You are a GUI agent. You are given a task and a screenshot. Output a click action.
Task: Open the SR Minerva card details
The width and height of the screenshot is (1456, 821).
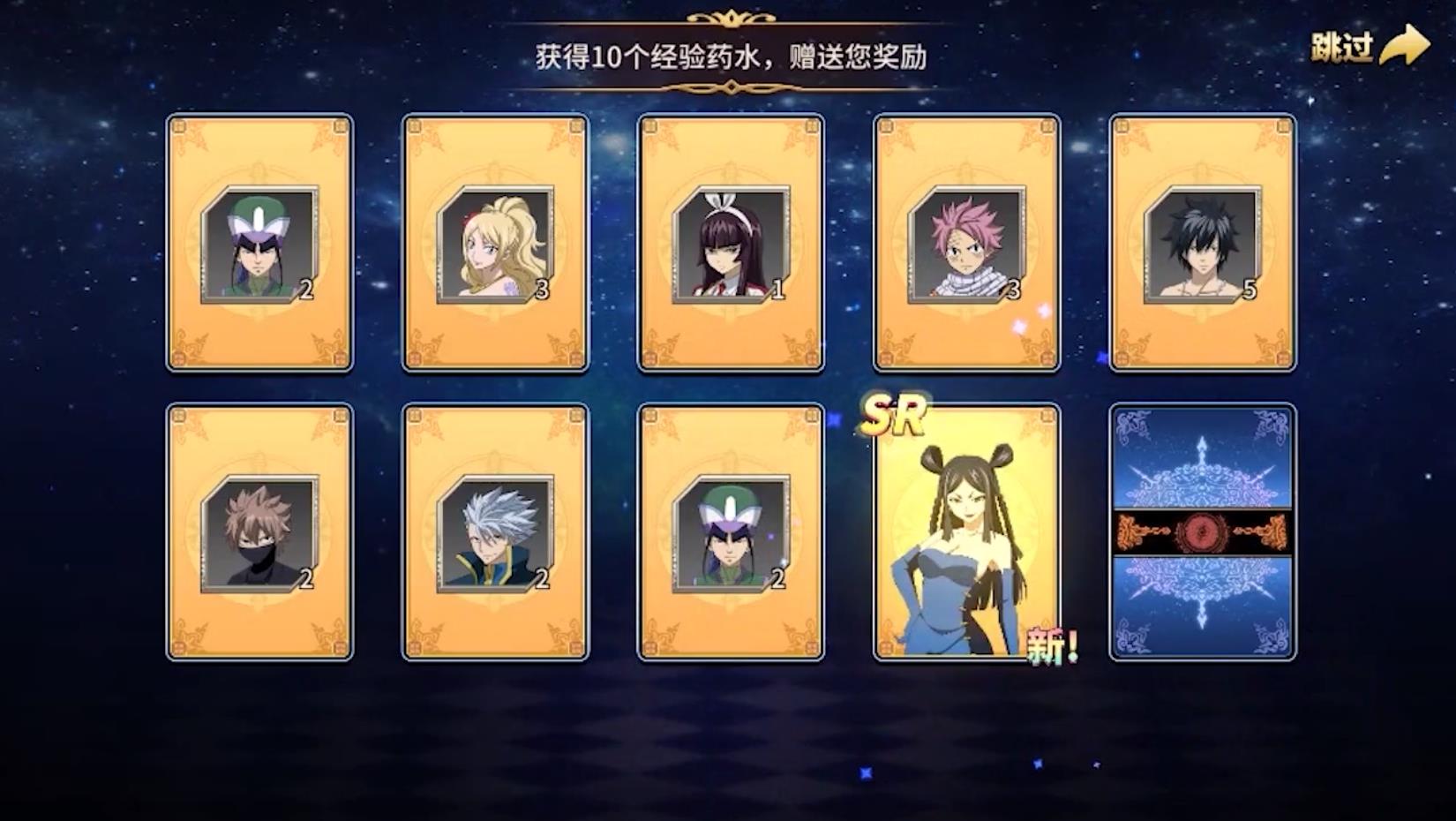967,530
